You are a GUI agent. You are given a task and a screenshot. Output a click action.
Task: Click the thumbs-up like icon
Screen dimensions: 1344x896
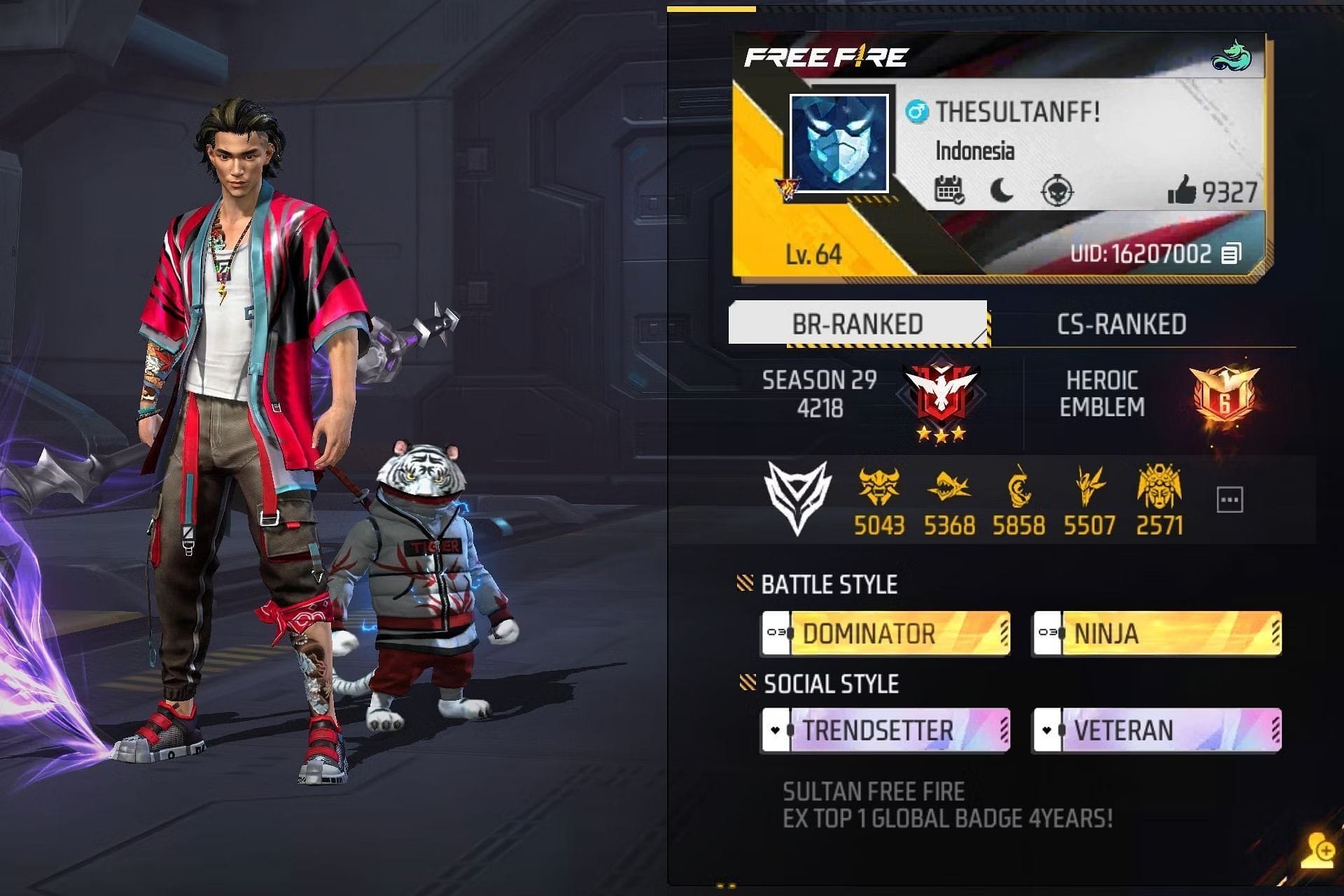point(1182,190)
